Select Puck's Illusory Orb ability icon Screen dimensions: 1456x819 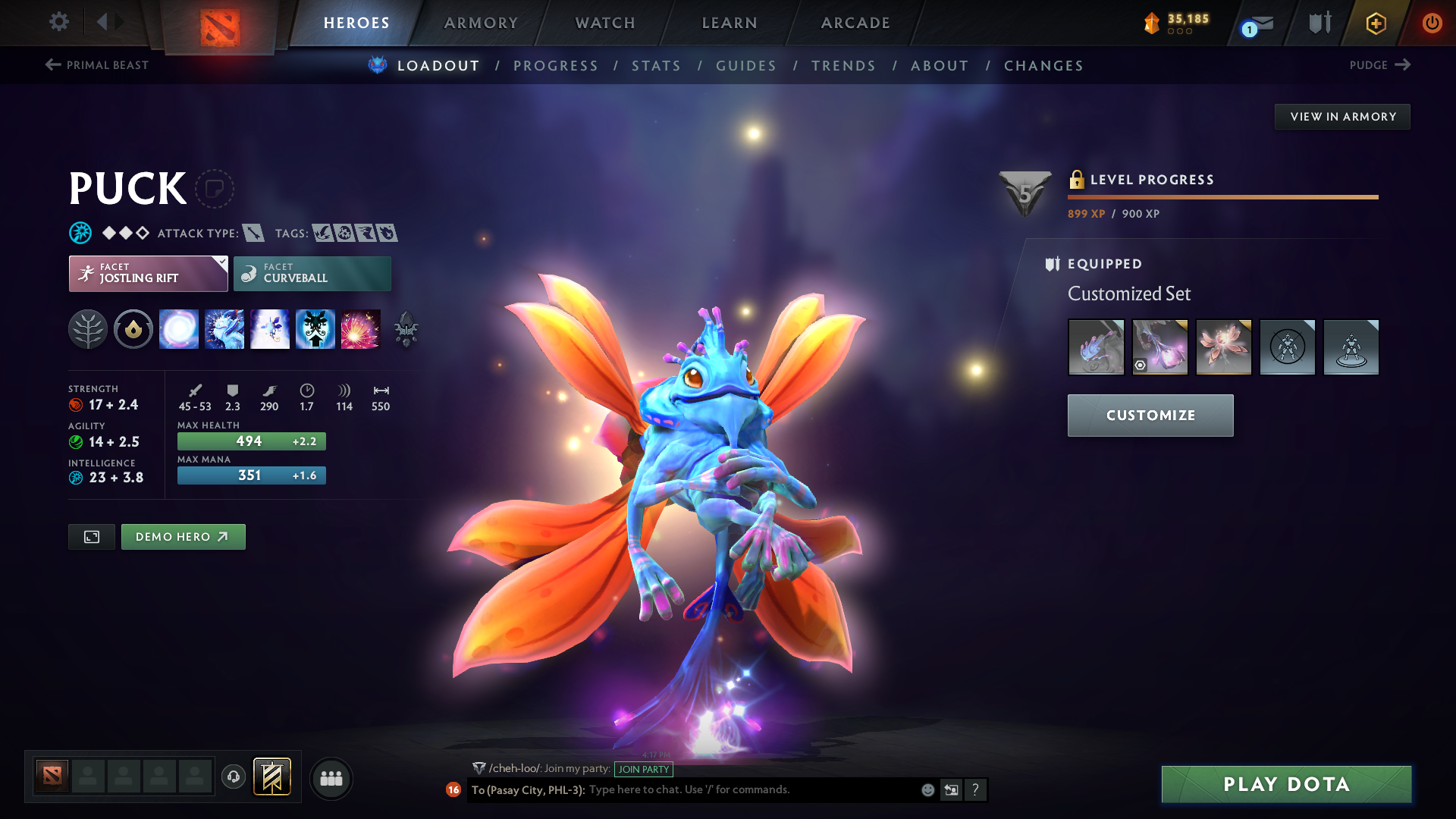pos(179,328)
